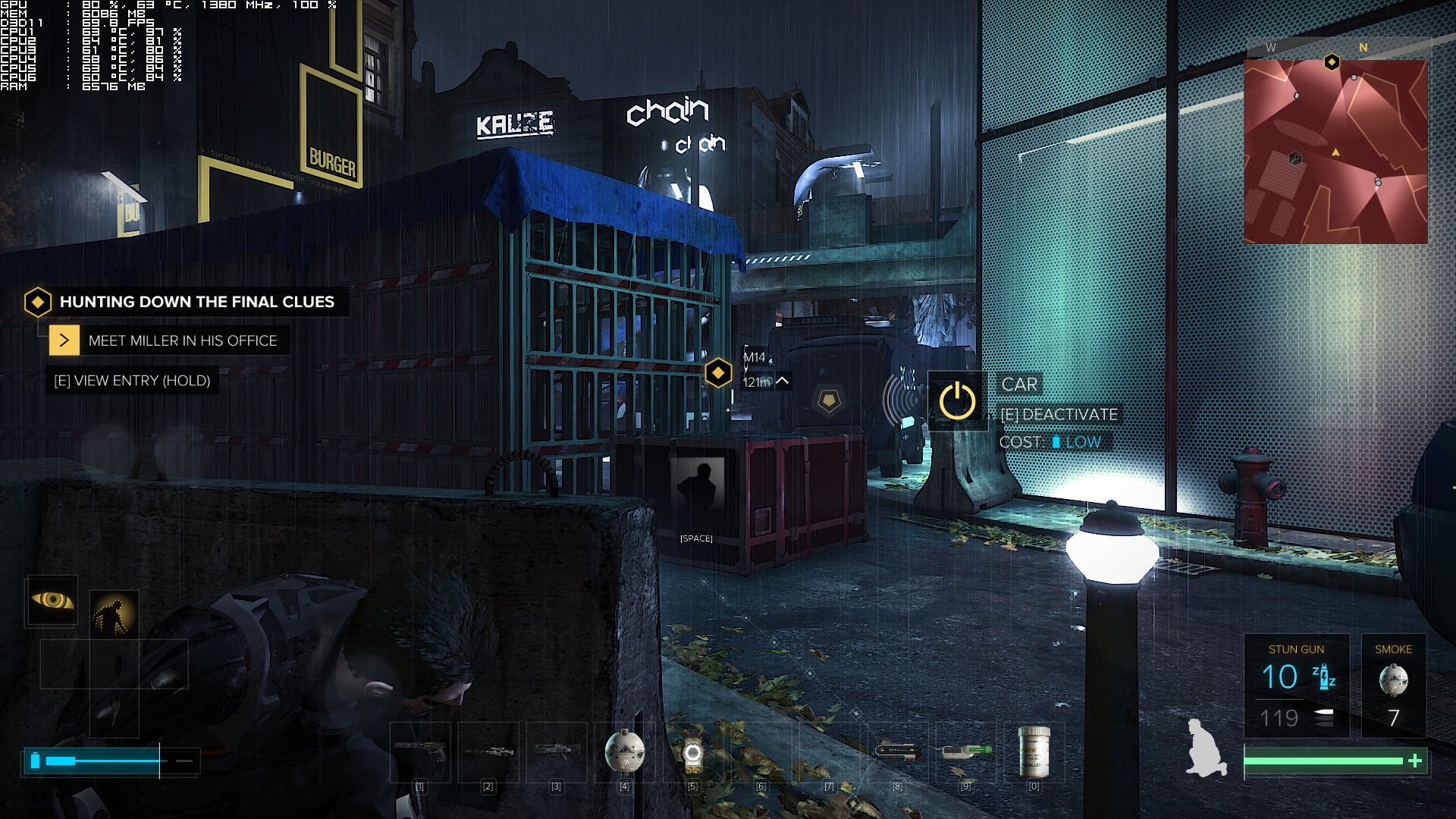The width and height of the screenshot is (1456, 819).
Task: Select the HUNTING DOWN THE FINAL CLUES header
Action: (x=197, y=302)
